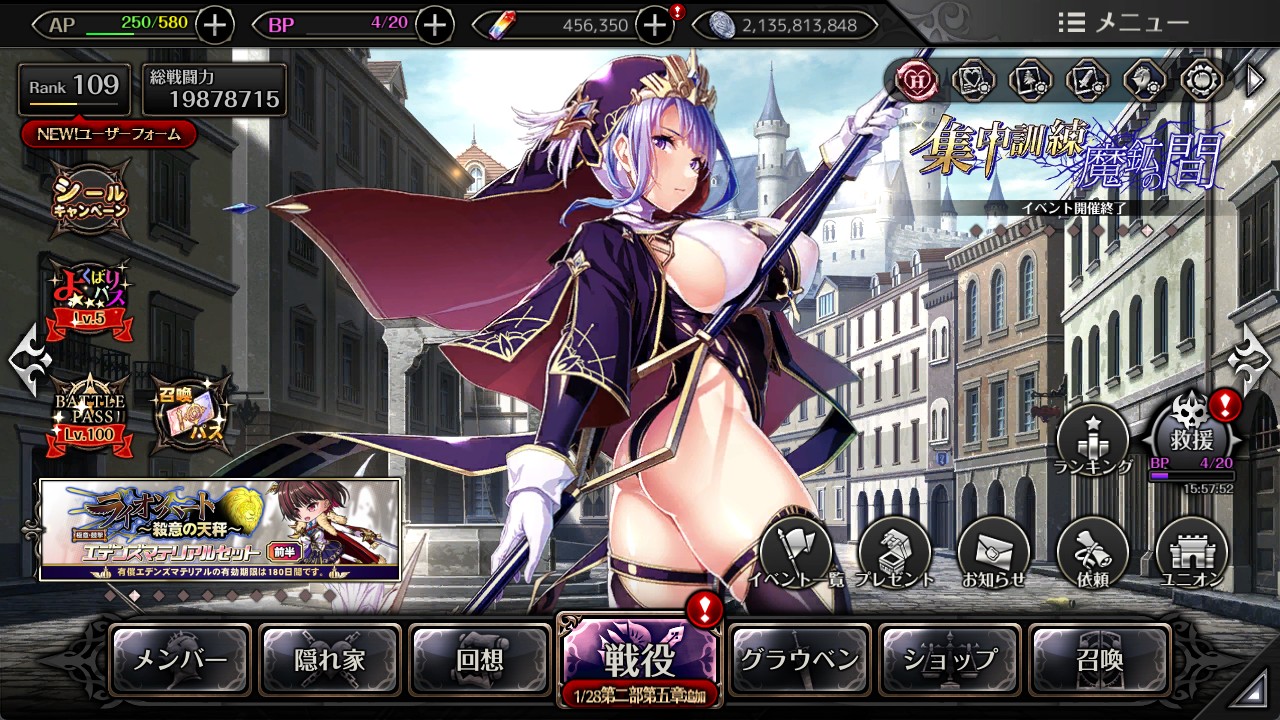The height and width of the screenshot is (720, 1280).
Task: Go to 隠れ家 hideout
Action: click(330, 660)
